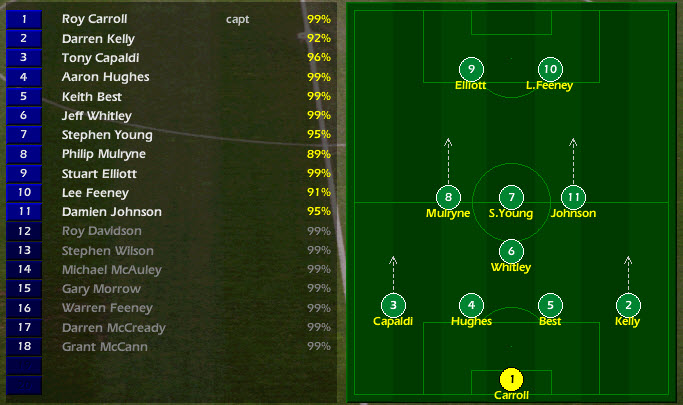Click Philip Mulryne's name in the list
Image resolution: width=683 pixels, height=405 pixels.
[x=104, y=154]
